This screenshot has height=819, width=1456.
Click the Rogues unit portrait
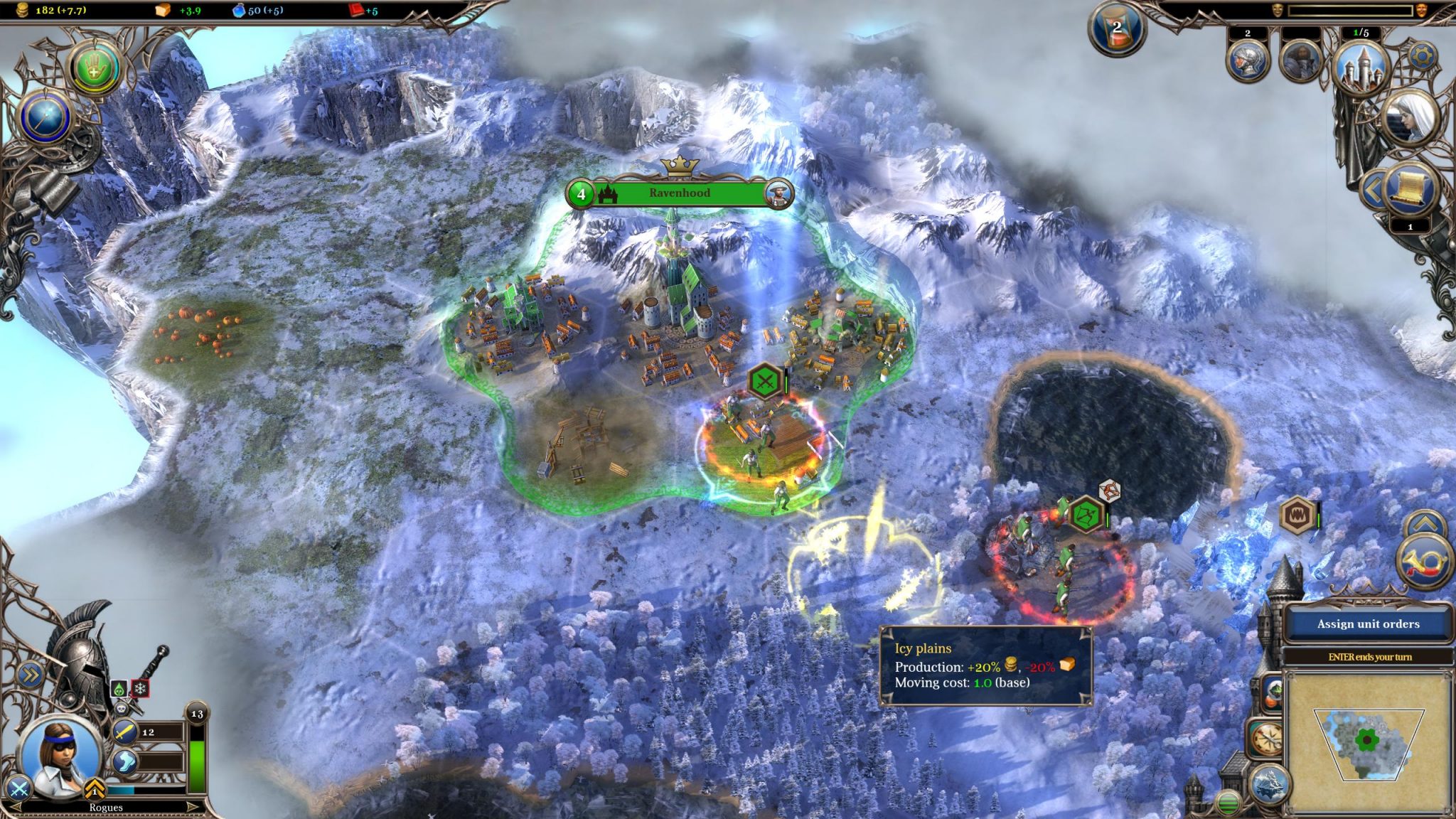[x=60, y=755]
